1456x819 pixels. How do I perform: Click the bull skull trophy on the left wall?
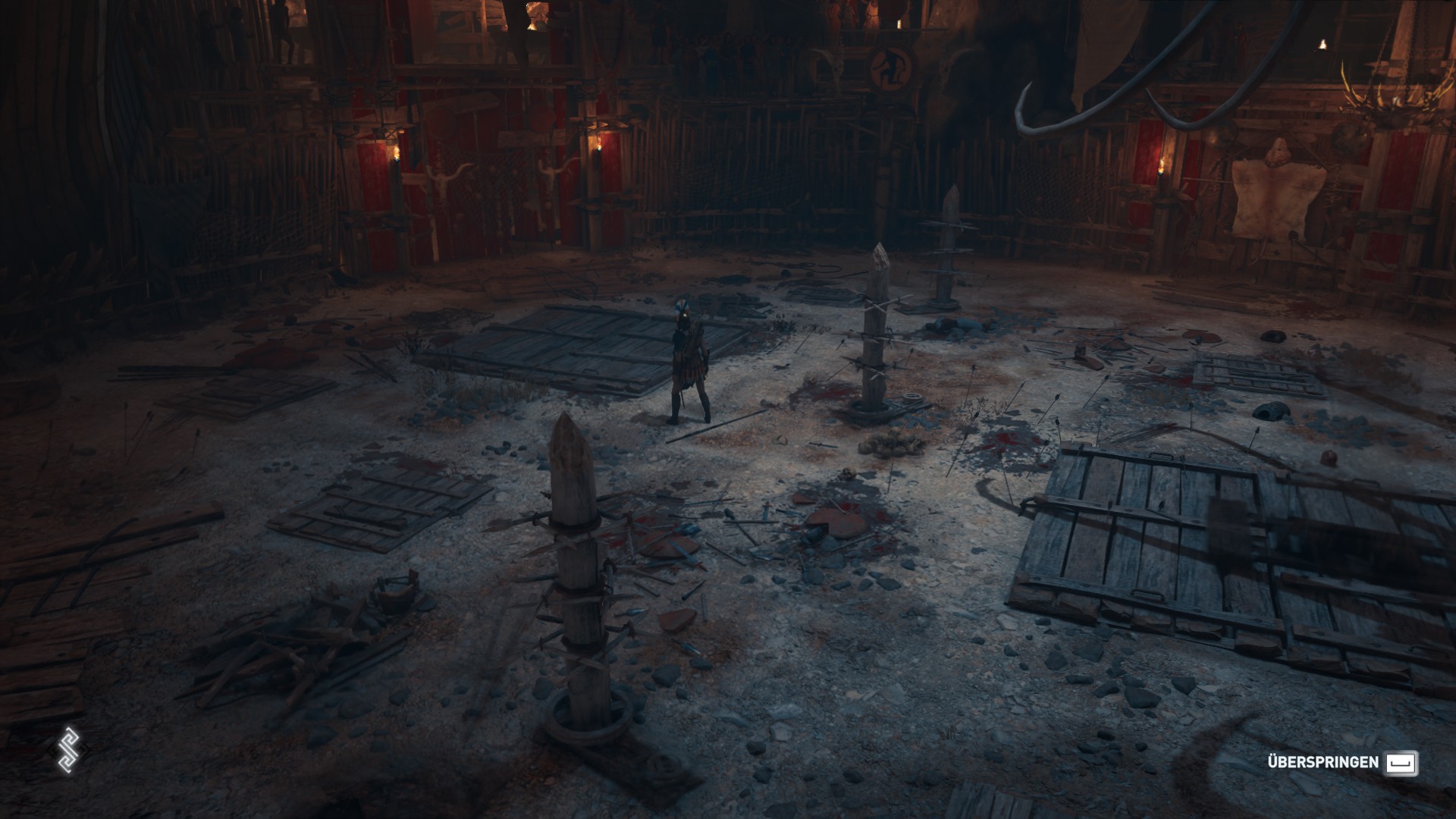444,174
